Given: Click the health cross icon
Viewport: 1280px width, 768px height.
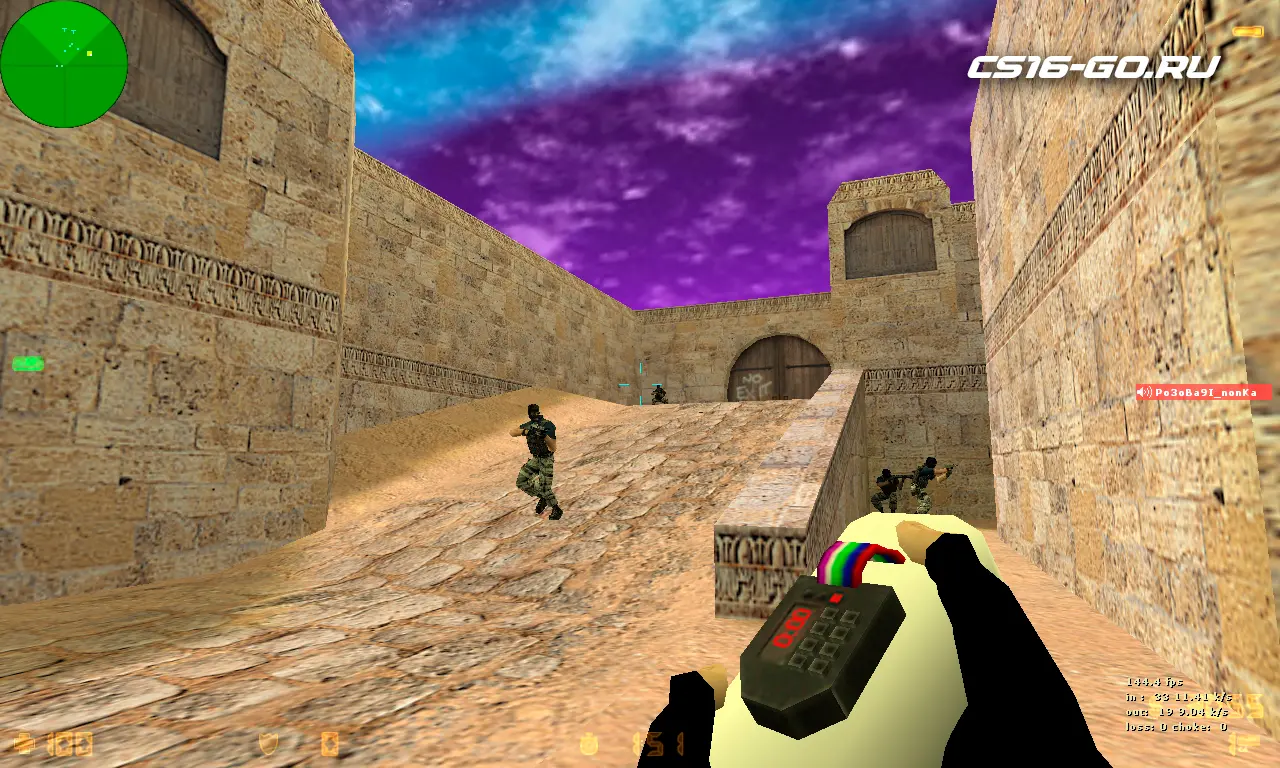Looking at the screenshot, I should (x=24, y=744).
